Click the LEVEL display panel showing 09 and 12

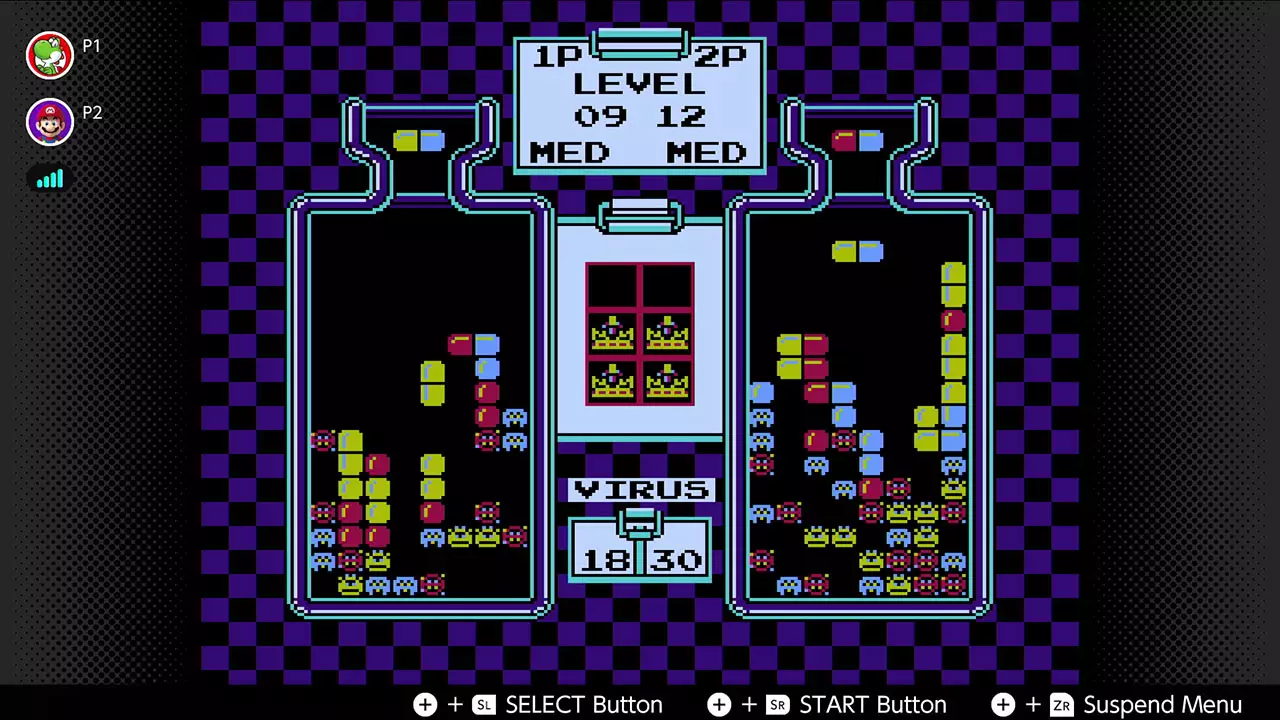pyautogui.click(x=640, y=105)
